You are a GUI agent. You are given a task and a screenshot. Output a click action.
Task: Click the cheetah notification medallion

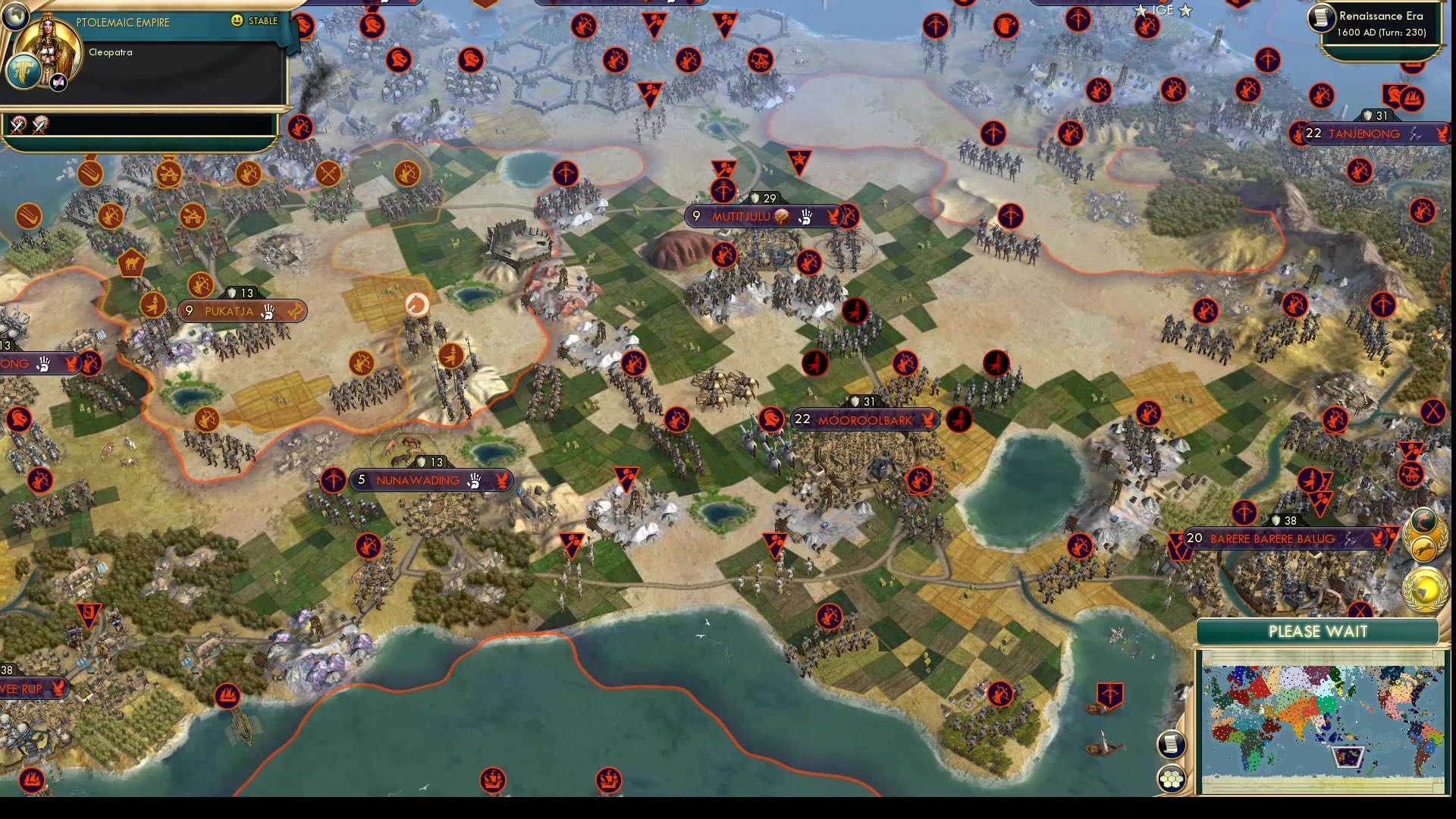[1424, 549]
